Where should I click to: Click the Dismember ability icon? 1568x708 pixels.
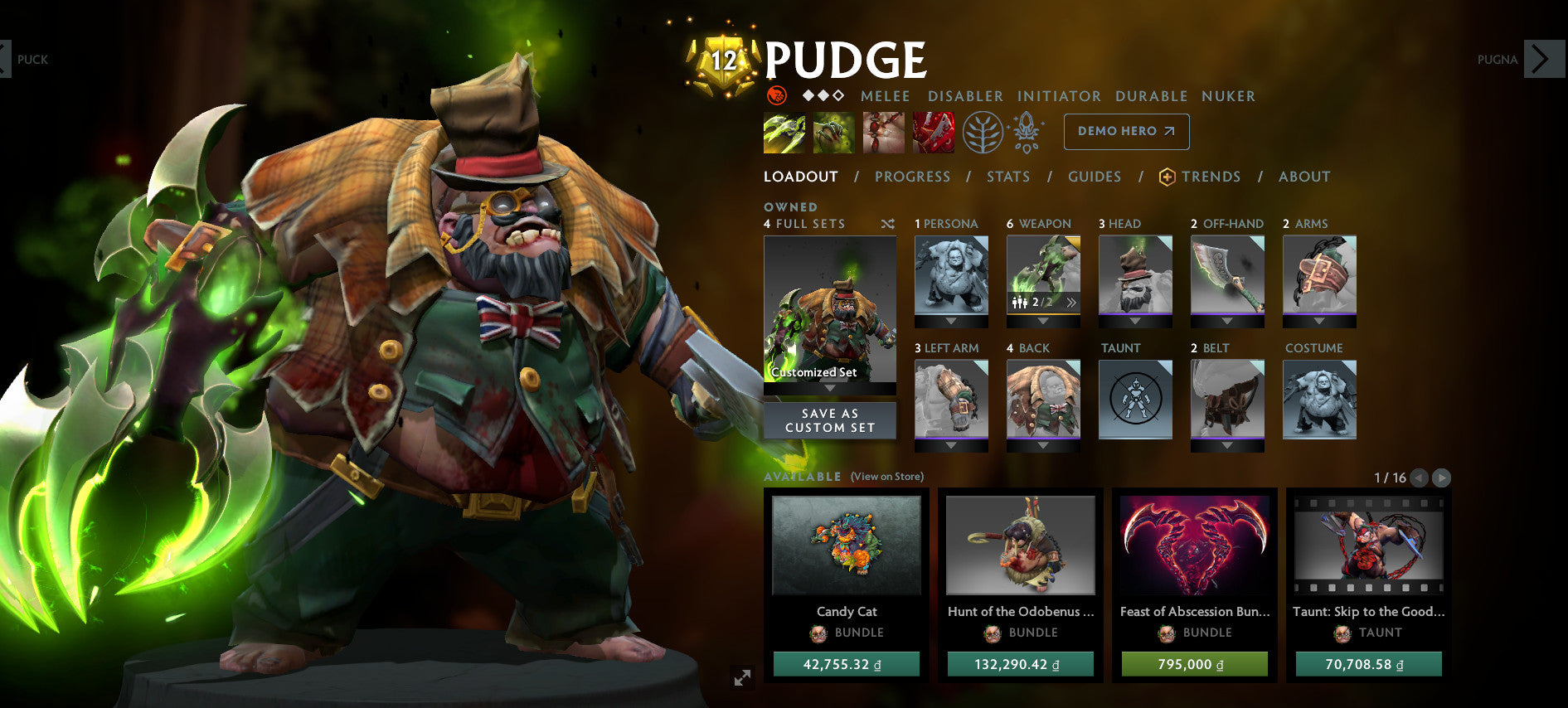932,132
